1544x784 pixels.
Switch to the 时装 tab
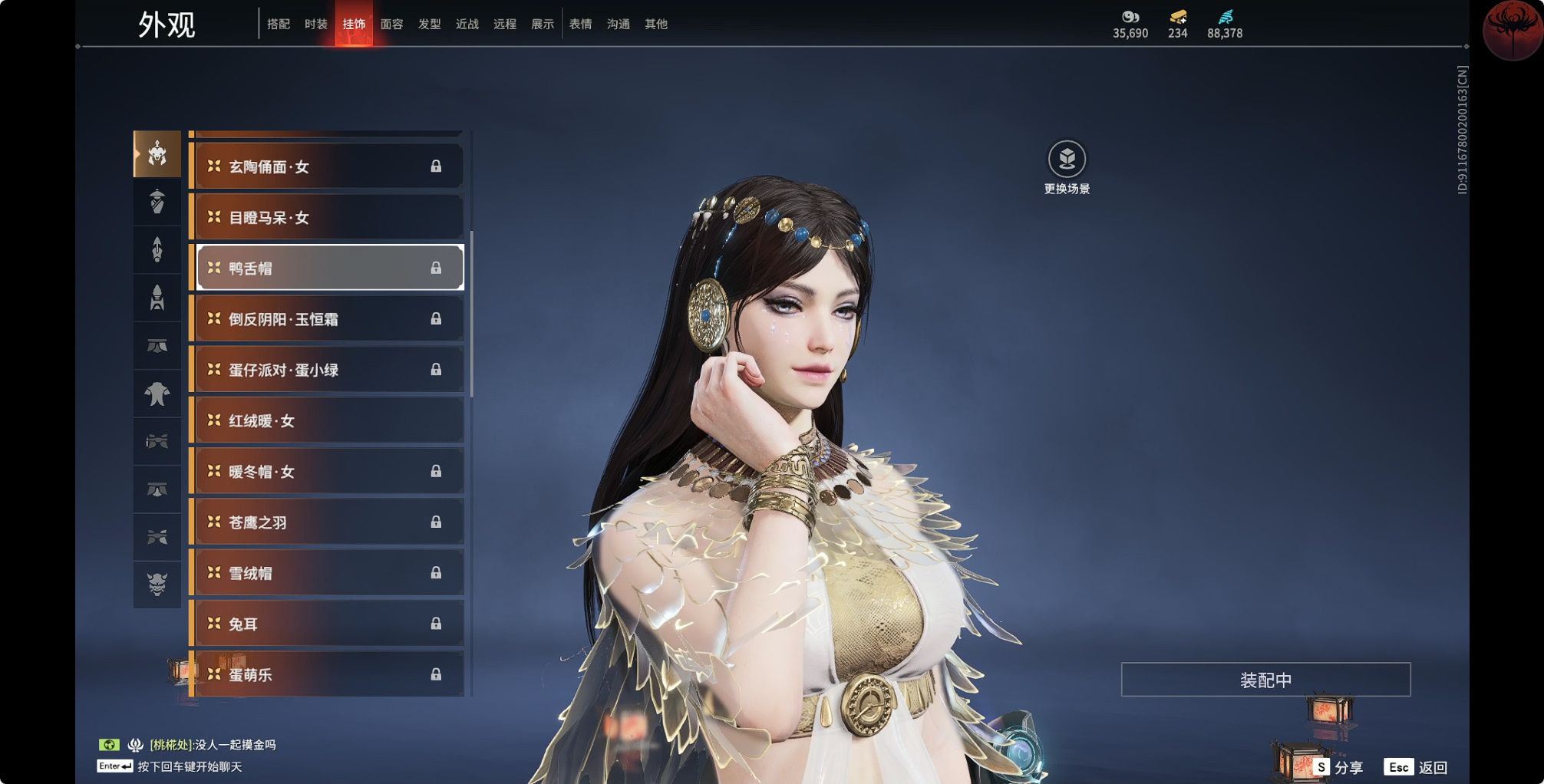(315, 25)
